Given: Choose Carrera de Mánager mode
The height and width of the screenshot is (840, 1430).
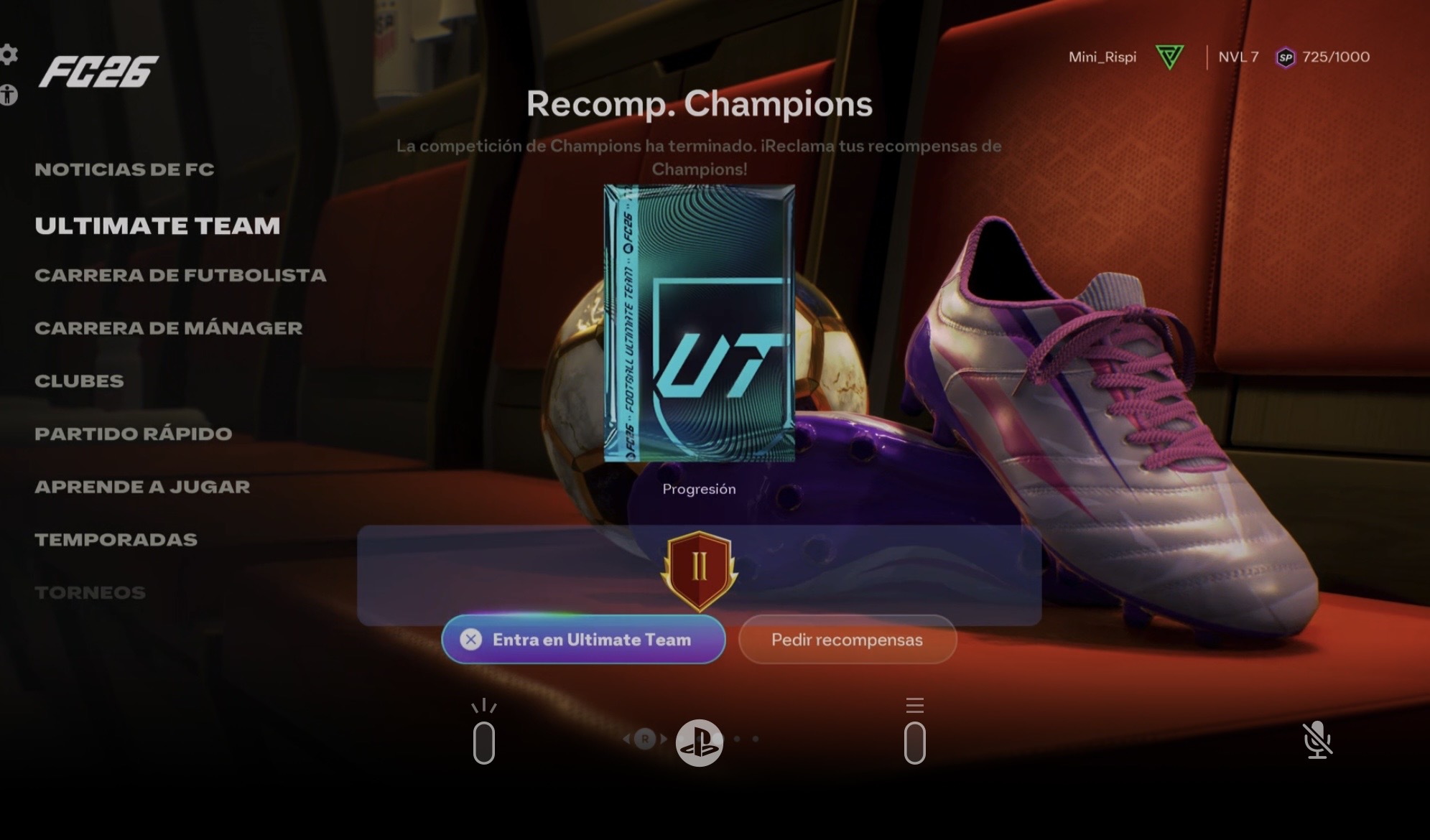Looking at the screenshot, I should click(x=169, y=328).
